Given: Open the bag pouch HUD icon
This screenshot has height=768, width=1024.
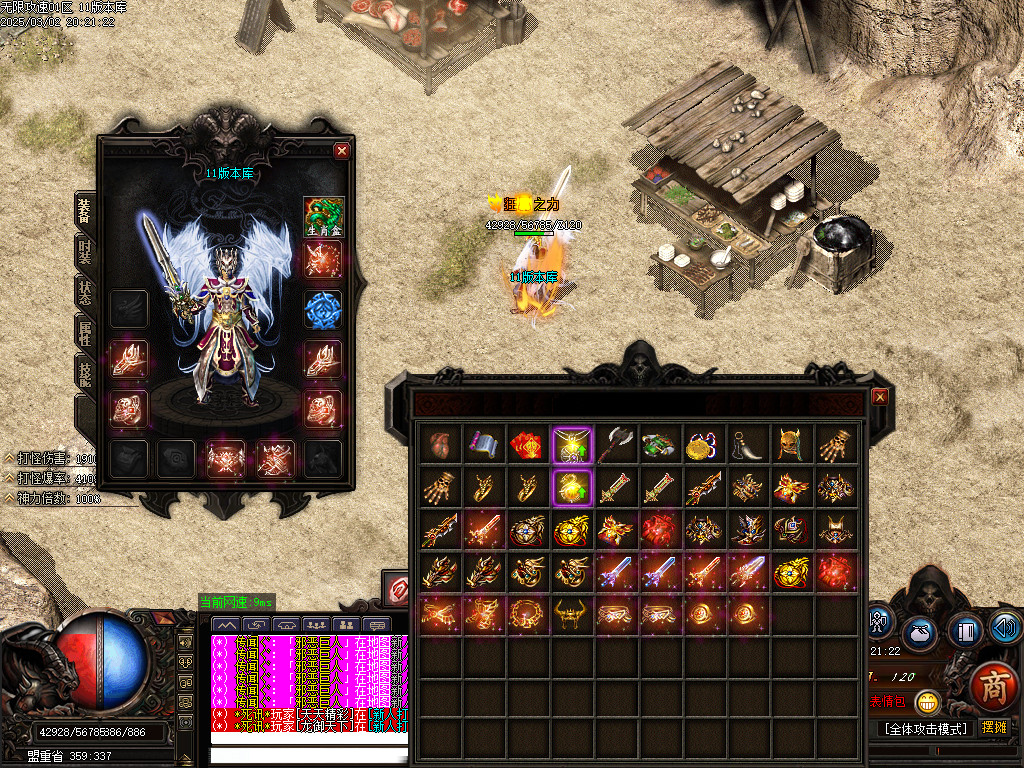Looking at the screenshot, I should point(920,634).
